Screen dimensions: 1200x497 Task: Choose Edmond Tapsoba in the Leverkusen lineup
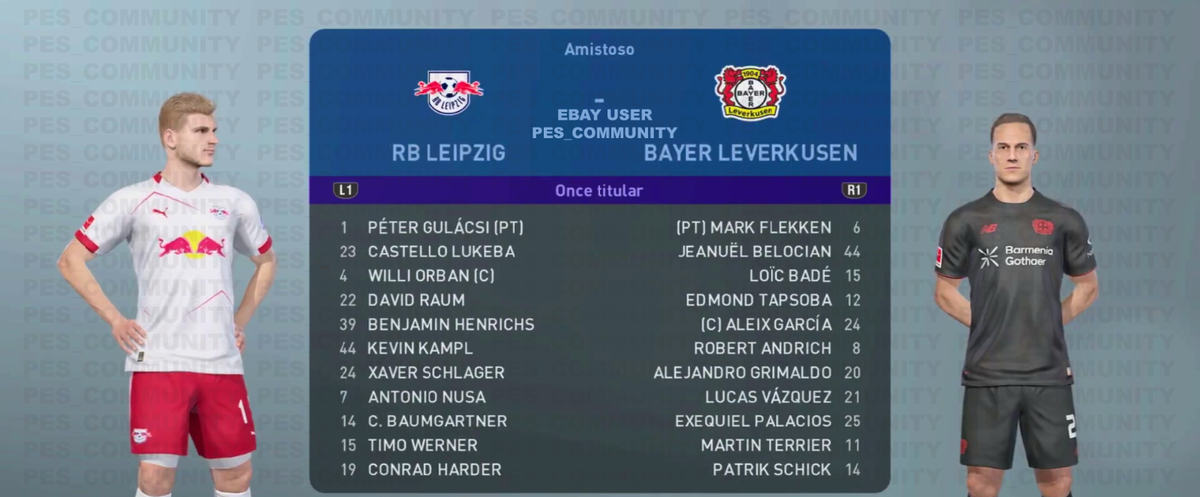pyautogui.click(x=758, y=300)
